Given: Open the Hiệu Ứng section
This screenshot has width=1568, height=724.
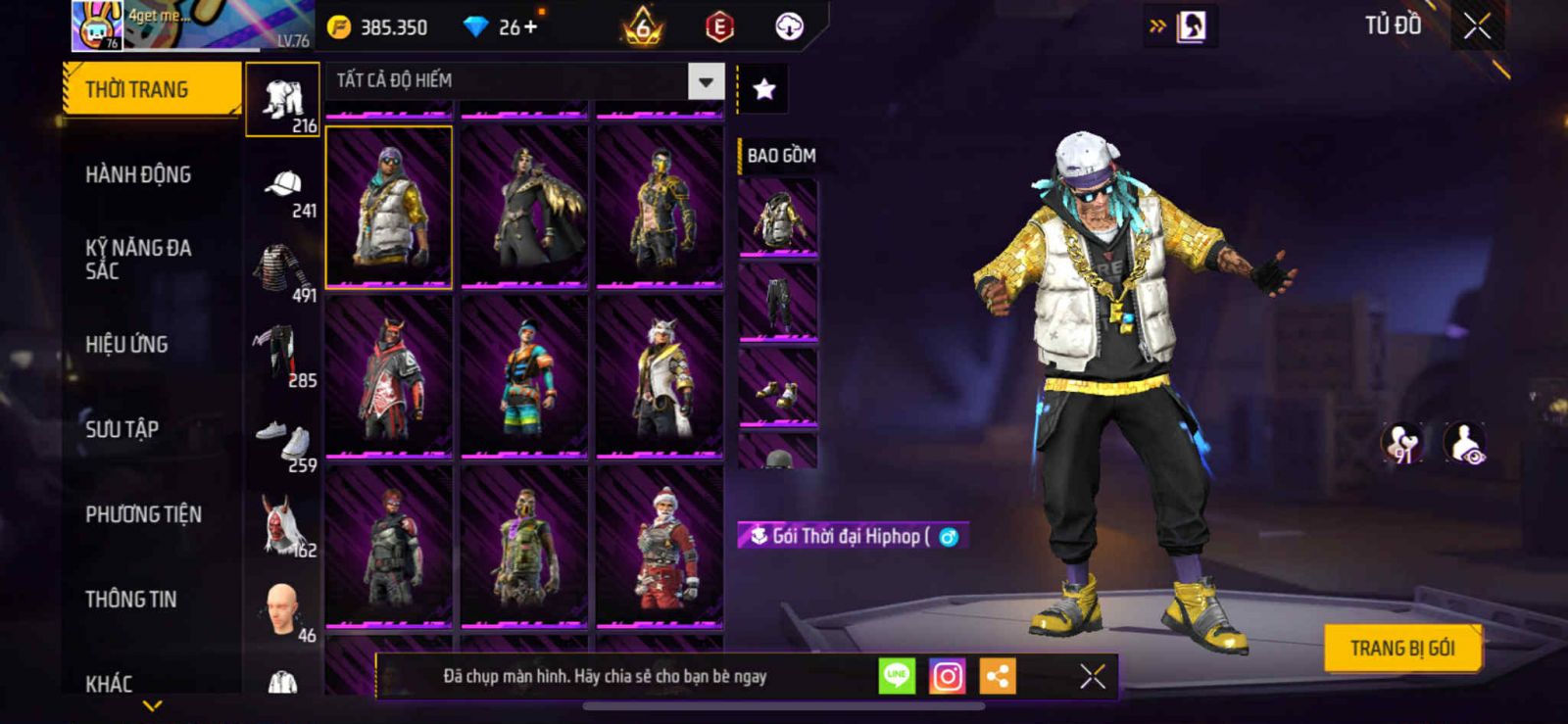Looking at the screenshot, I should [x=126, y=345].
